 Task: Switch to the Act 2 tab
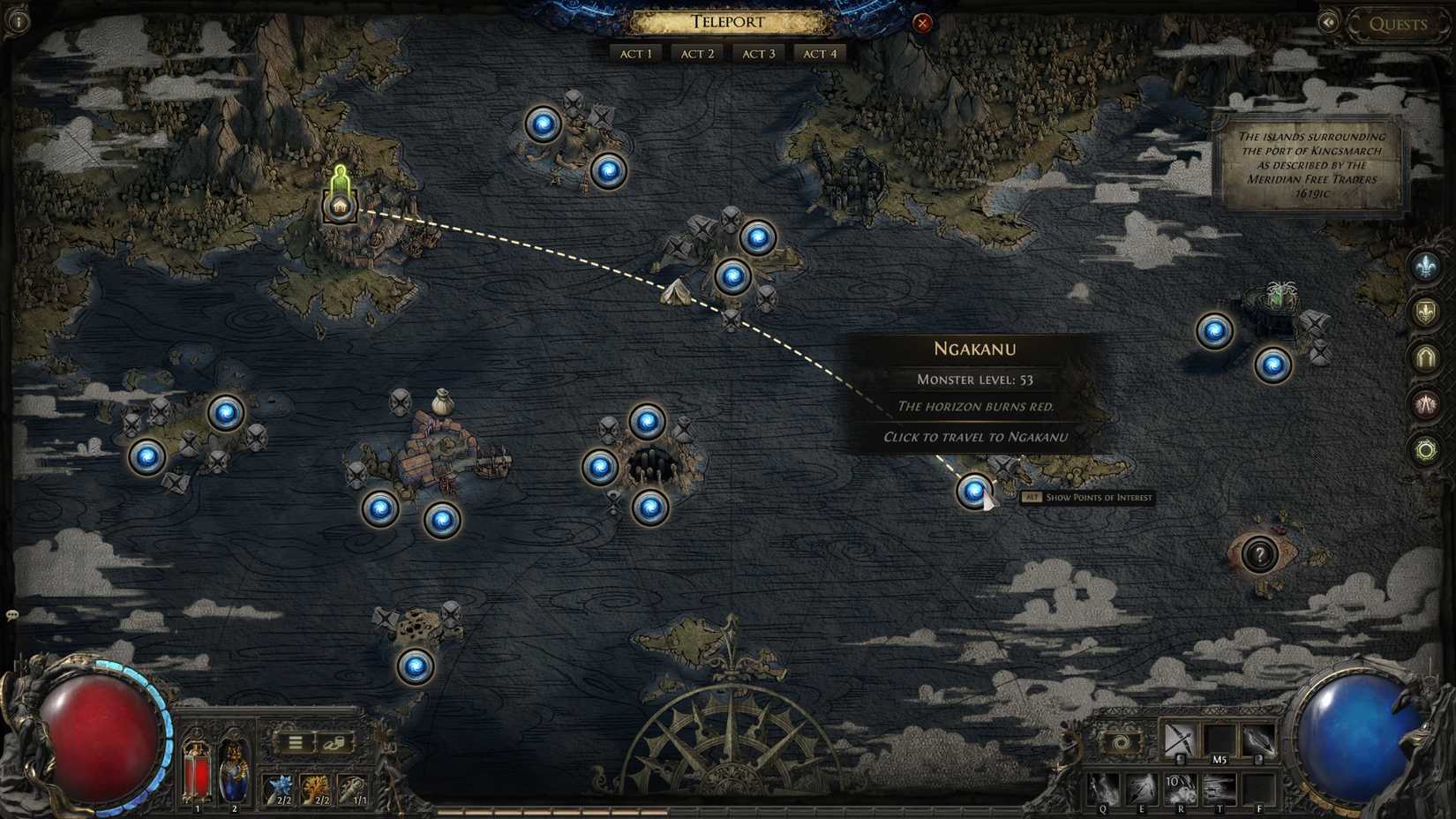(696, 53)
